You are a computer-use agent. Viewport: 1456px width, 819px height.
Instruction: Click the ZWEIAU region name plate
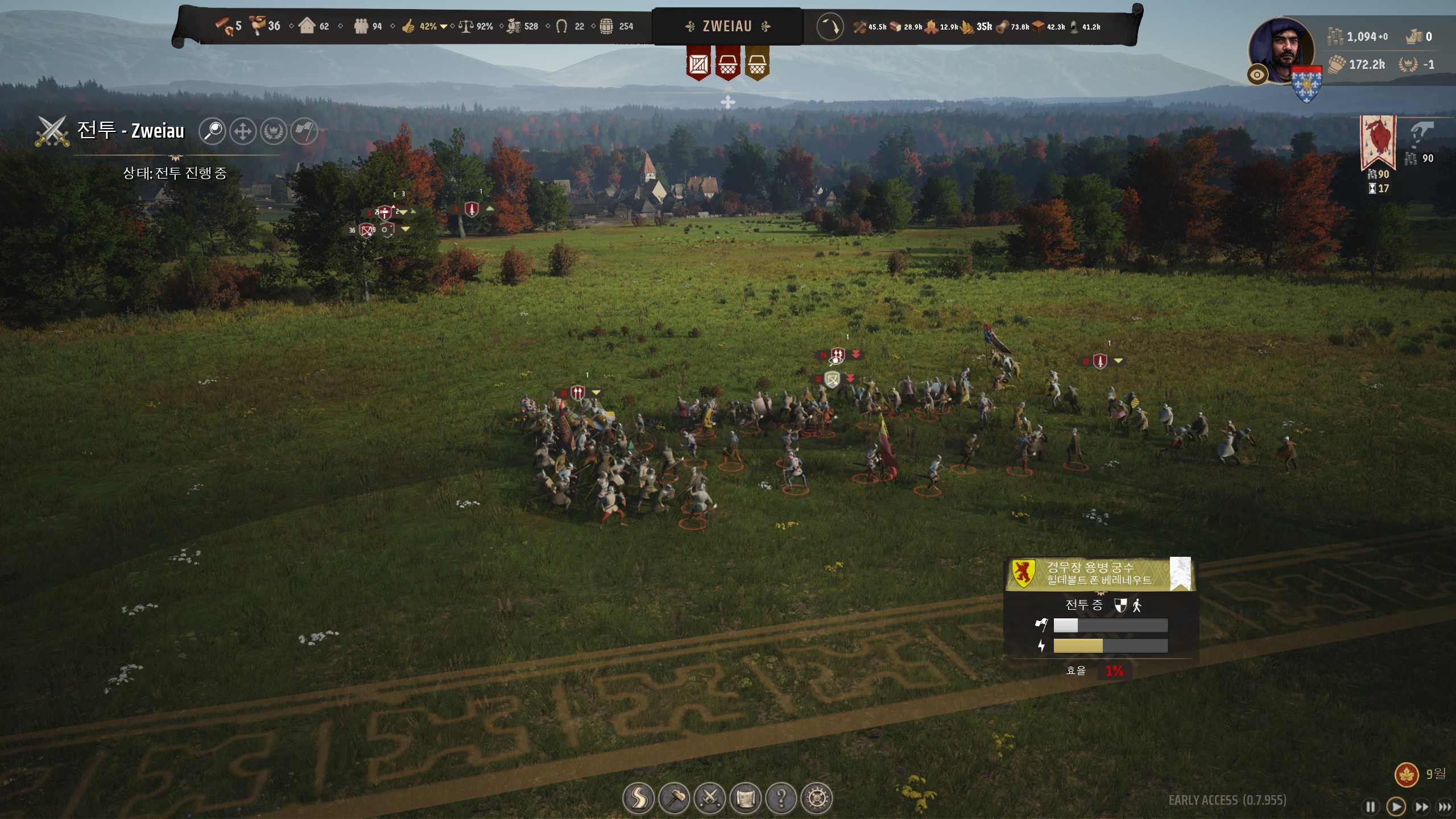727,26
